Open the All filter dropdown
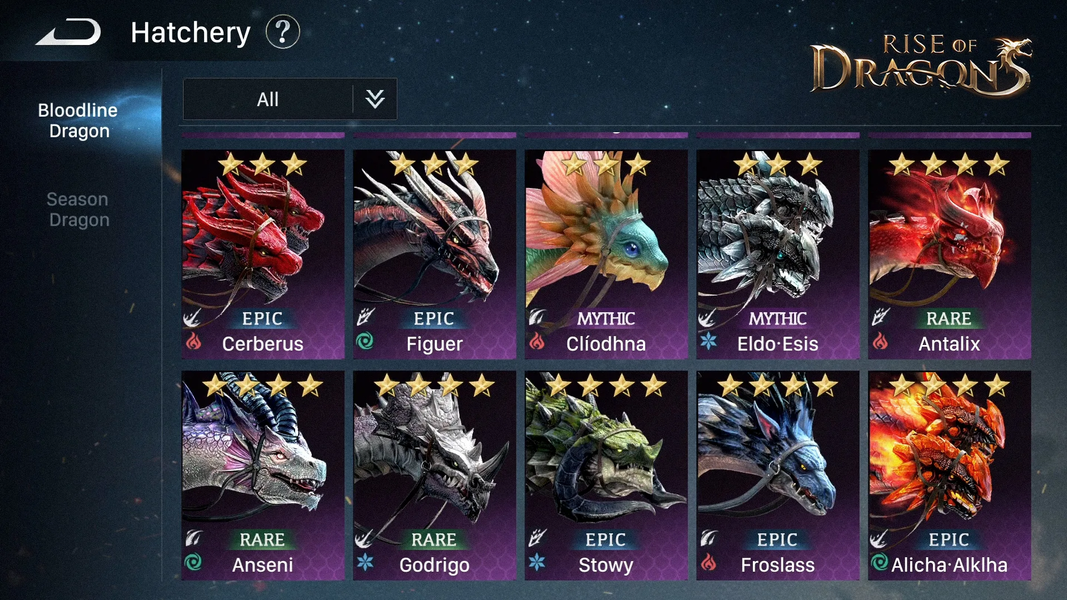The image size is (1067, 600). (290, 99)
